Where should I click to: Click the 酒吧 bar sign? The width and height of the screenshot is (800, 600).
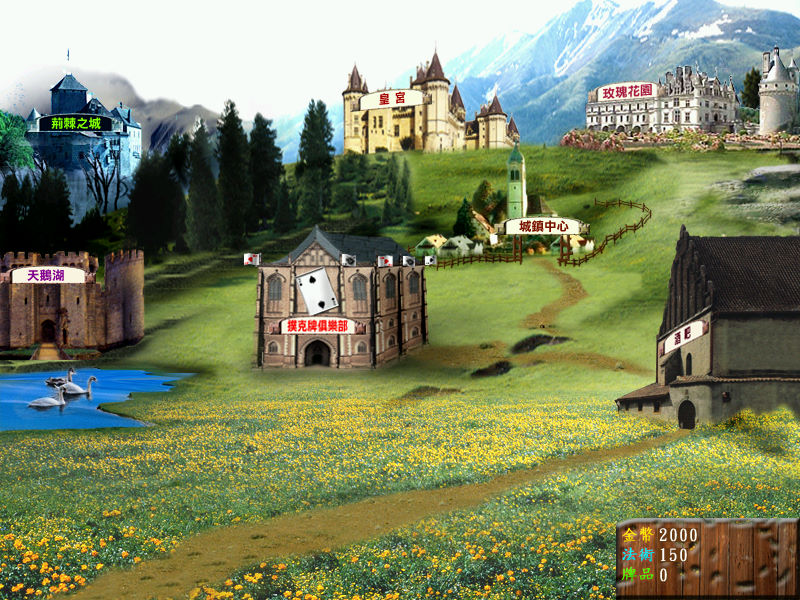pos(685,337)
